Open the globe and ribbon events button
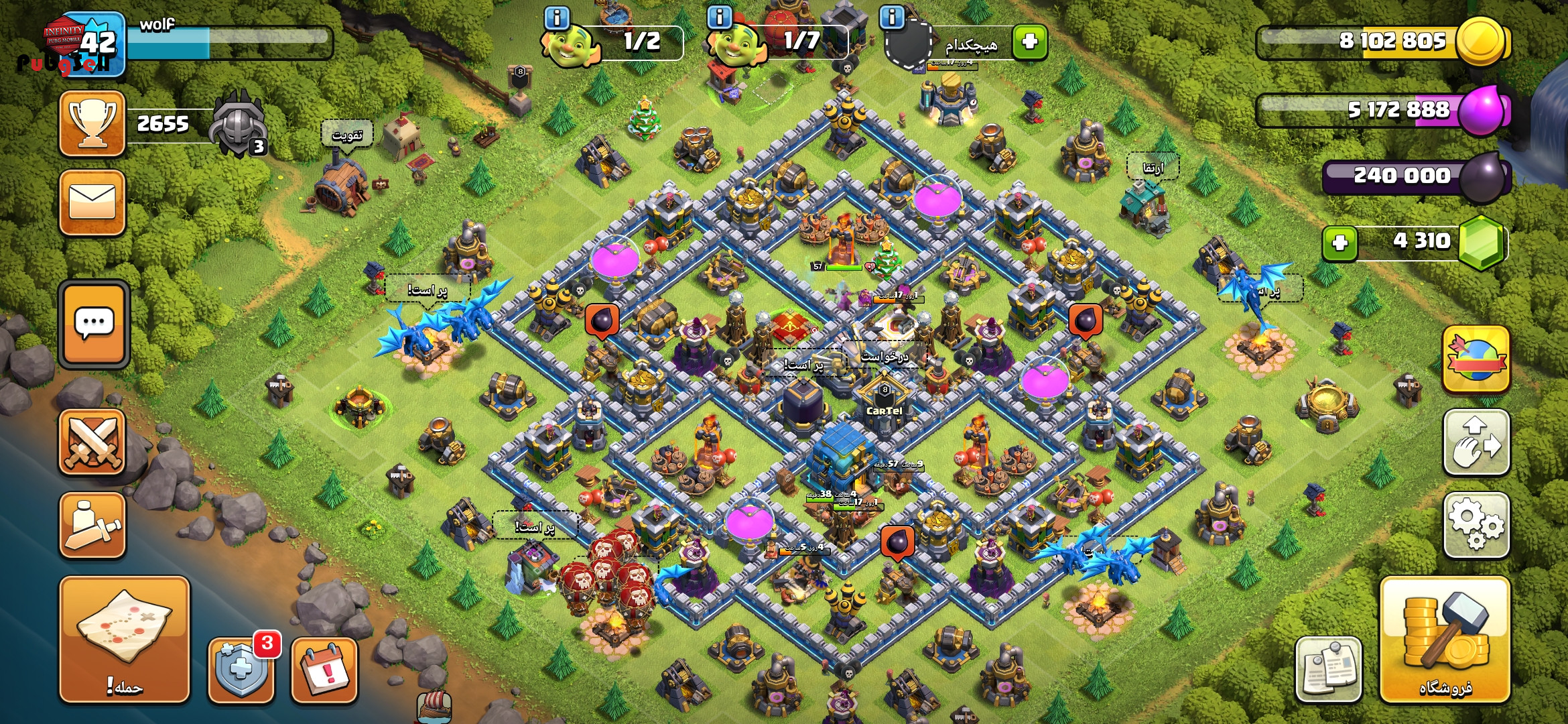The width and height of the screenshot is (1568, 724). click(x=1476, y=359)
